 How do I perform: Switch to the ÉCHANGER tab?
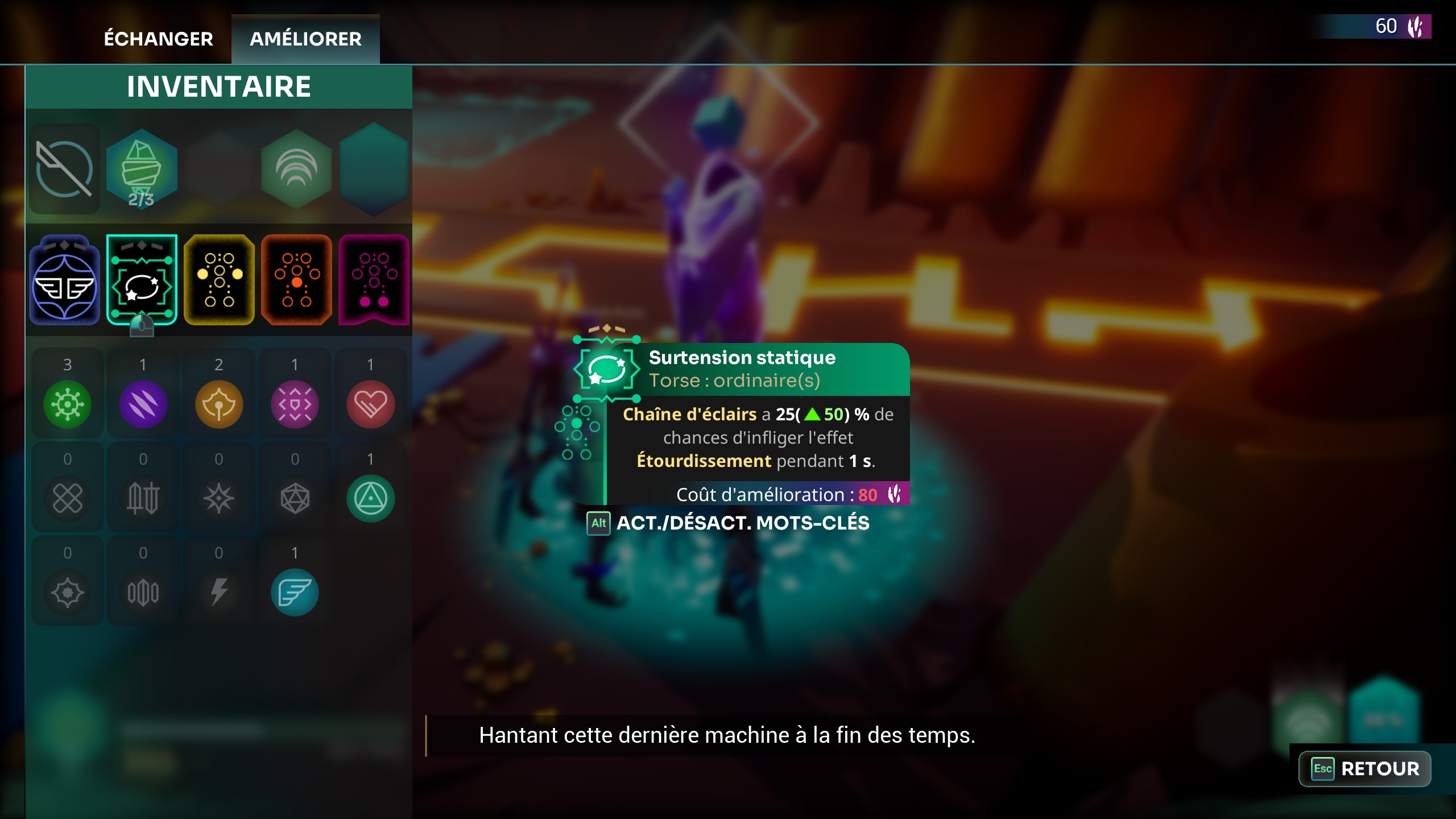coord(158,39)
